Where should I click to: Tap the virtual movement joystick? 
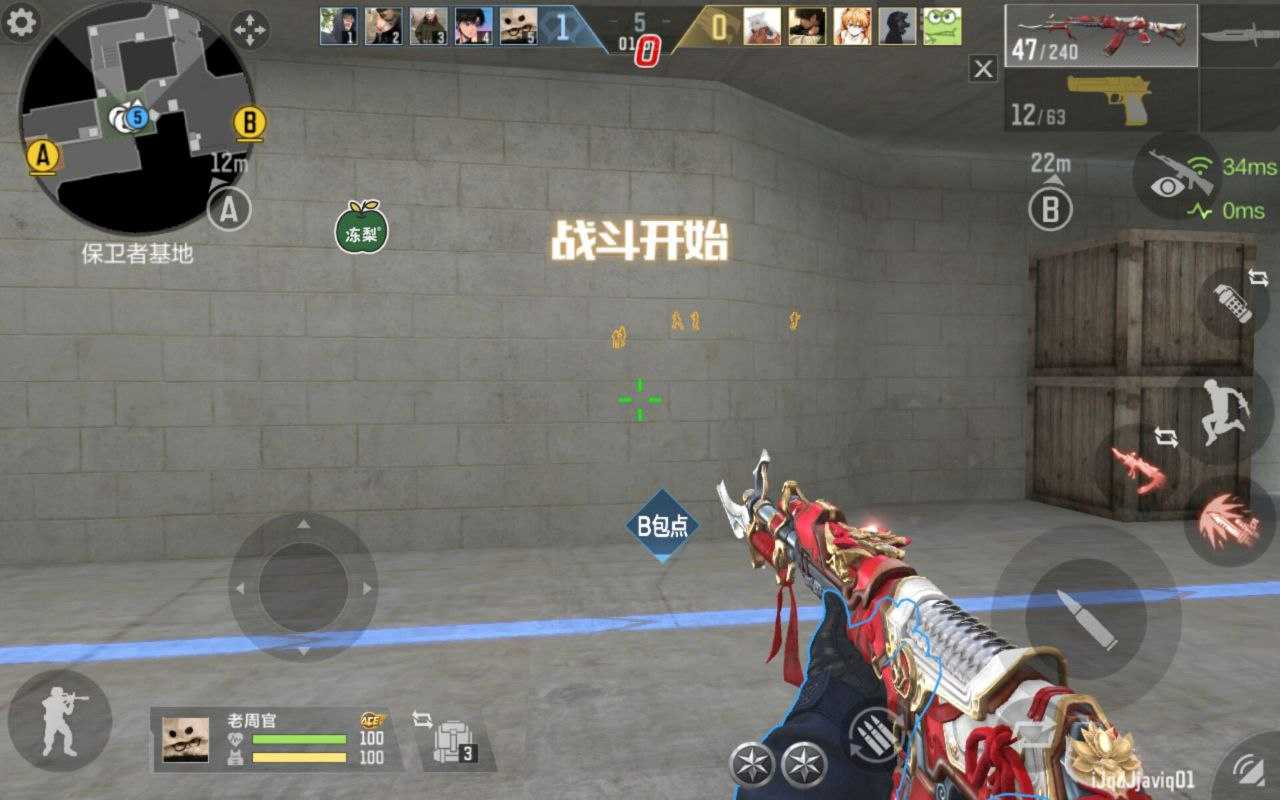click(303, 587)
